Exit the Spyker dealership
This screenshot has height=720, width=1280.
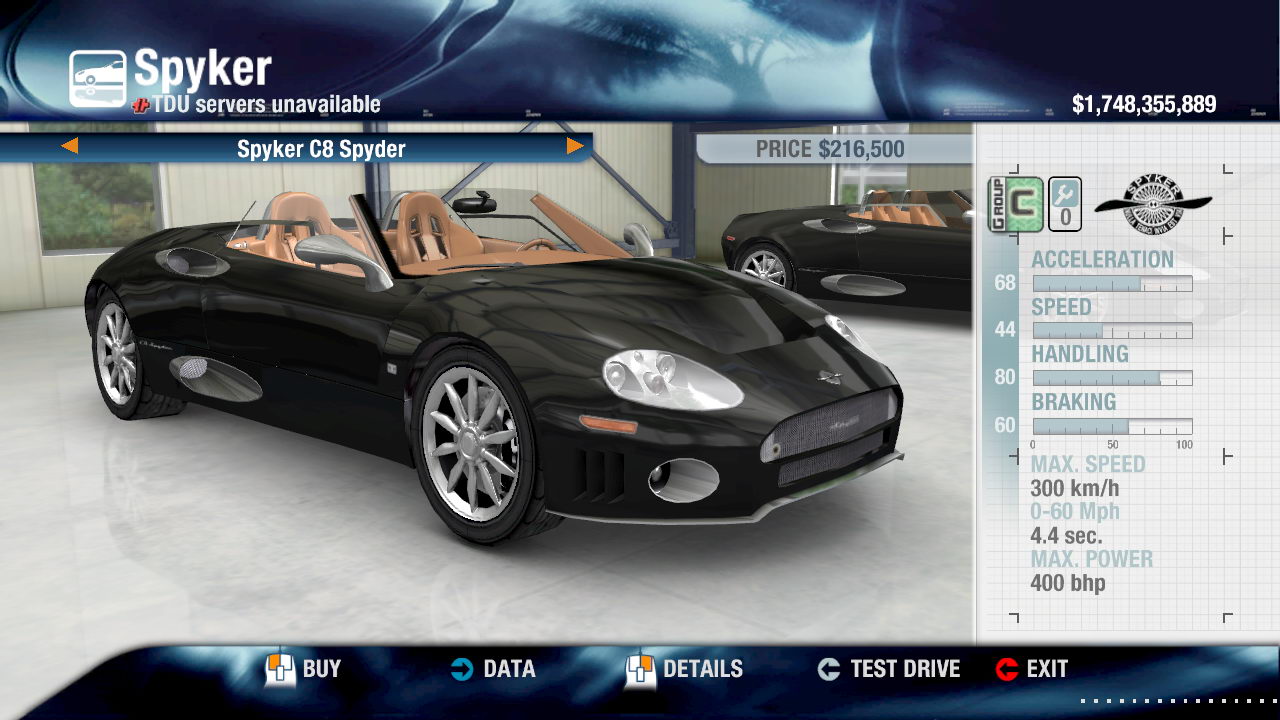point(1032,669)
